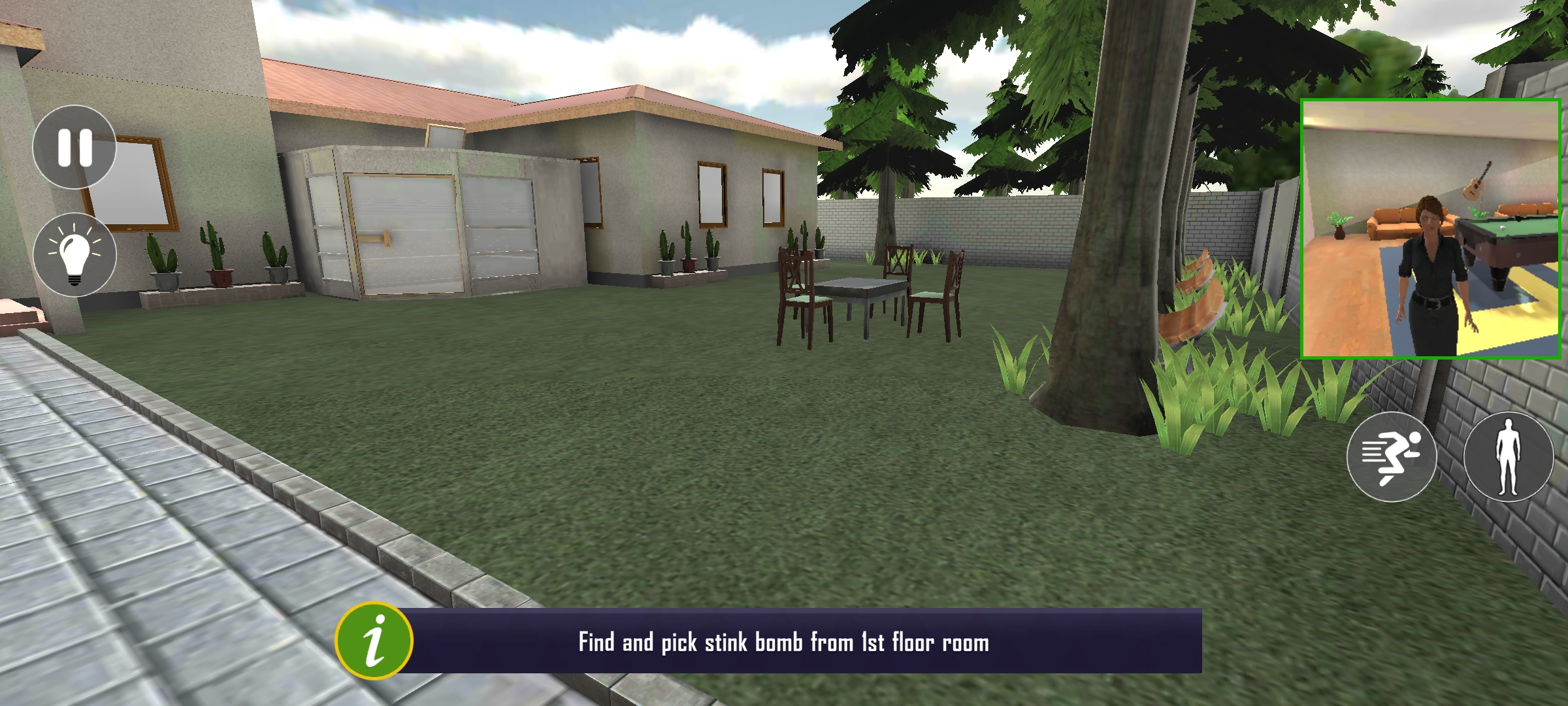Pause the game
The image size is (1568, 706).
click(x=74, y=147)
